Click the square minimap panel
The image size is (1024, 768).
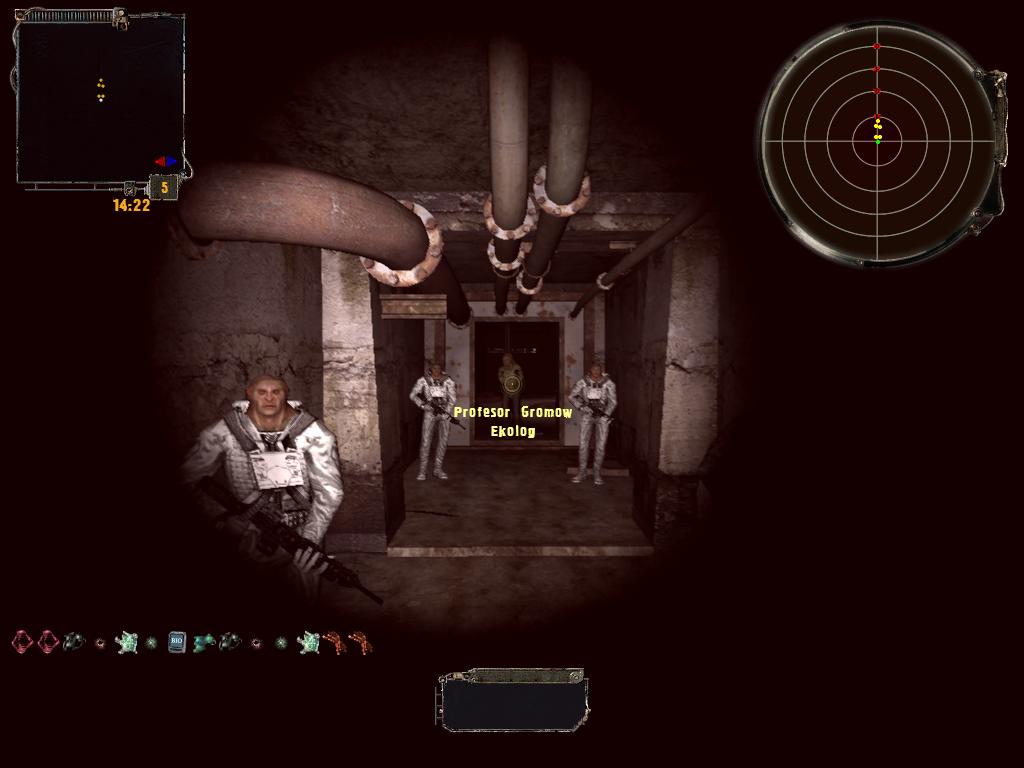click(100, 100)
